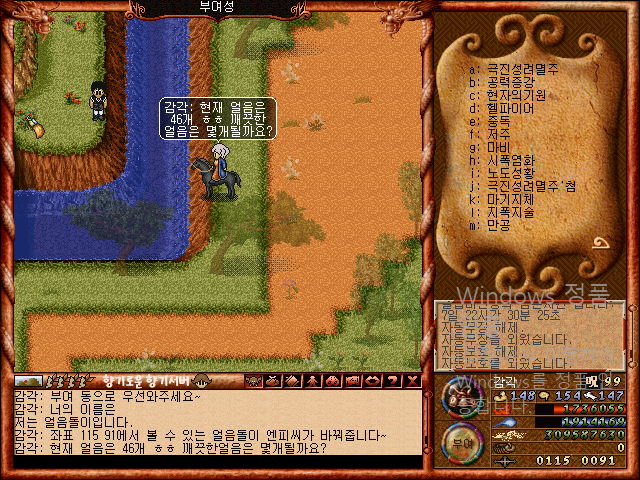
Task: Open the character portrait orb
Action: (461, 396)
